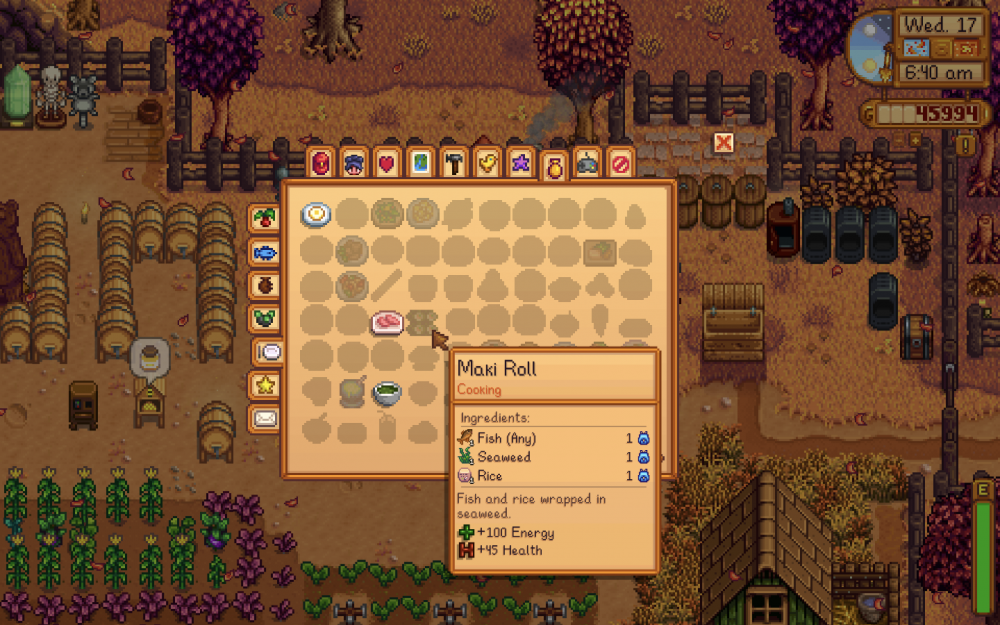Open the inventory backpack tab

[x=321, y=163]
